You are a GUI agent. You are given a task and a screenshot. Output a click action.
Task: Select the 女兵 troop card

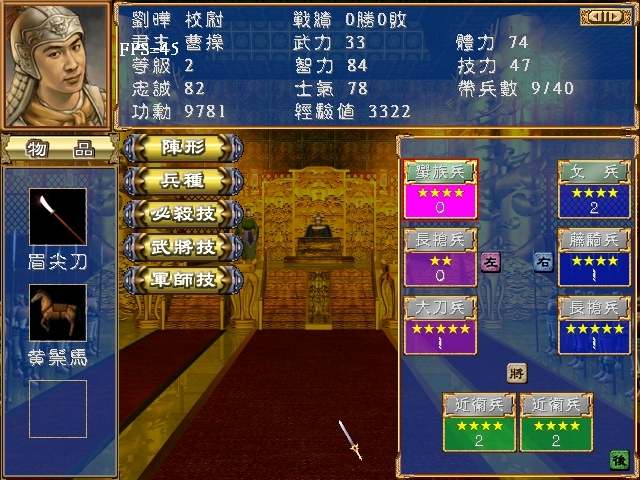595,189
